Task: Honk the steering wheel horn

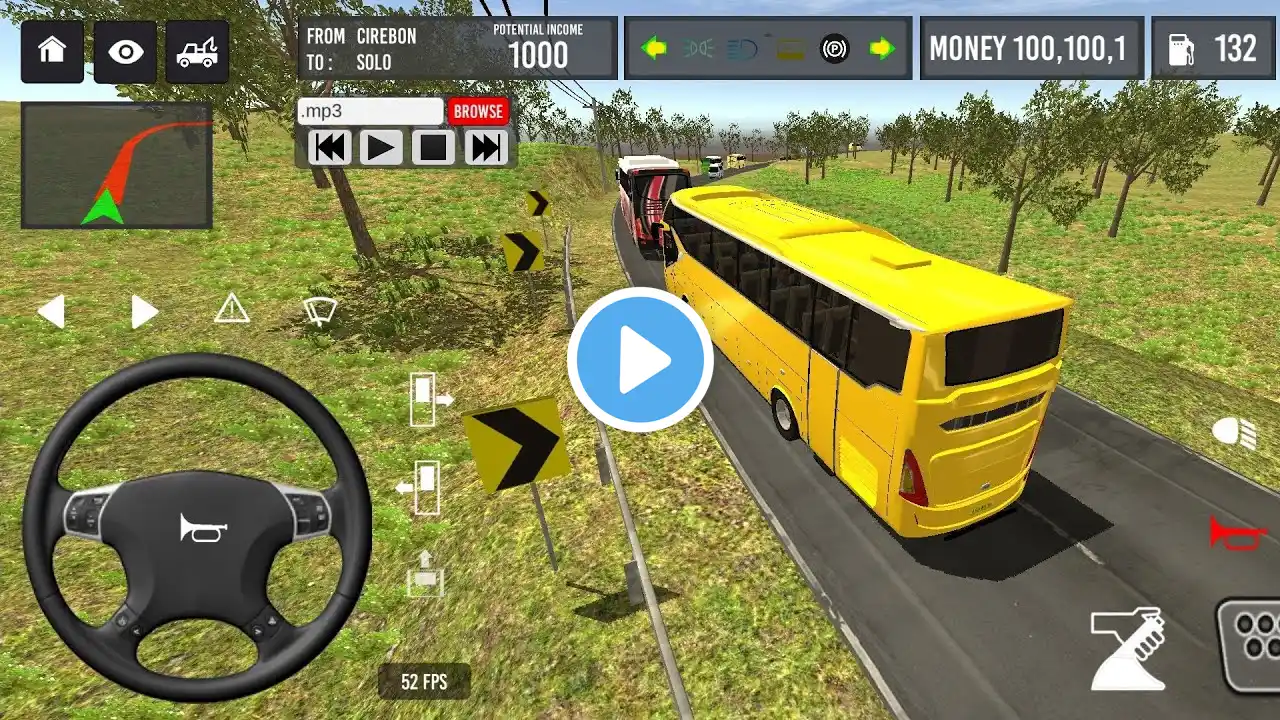Action: pyautogui.click(x=203, y=527)
